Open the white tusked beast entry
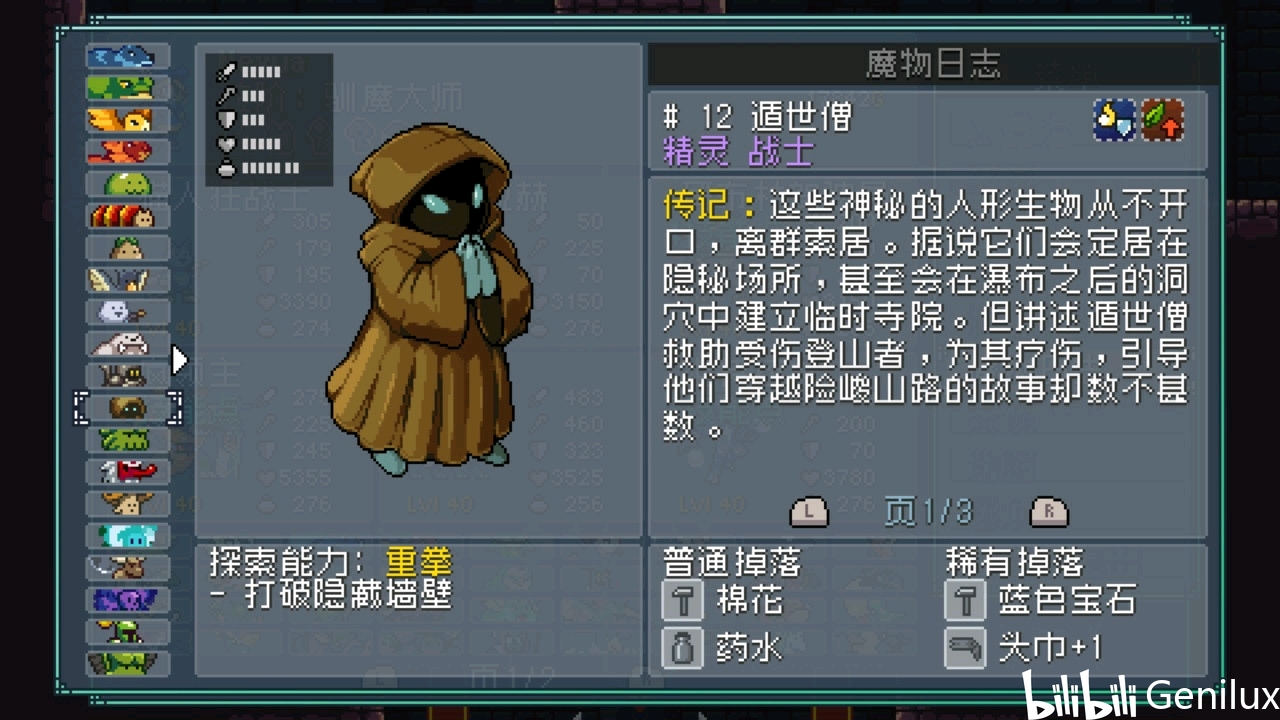This screenshot has width=1280, height=720. click(127, 344)
